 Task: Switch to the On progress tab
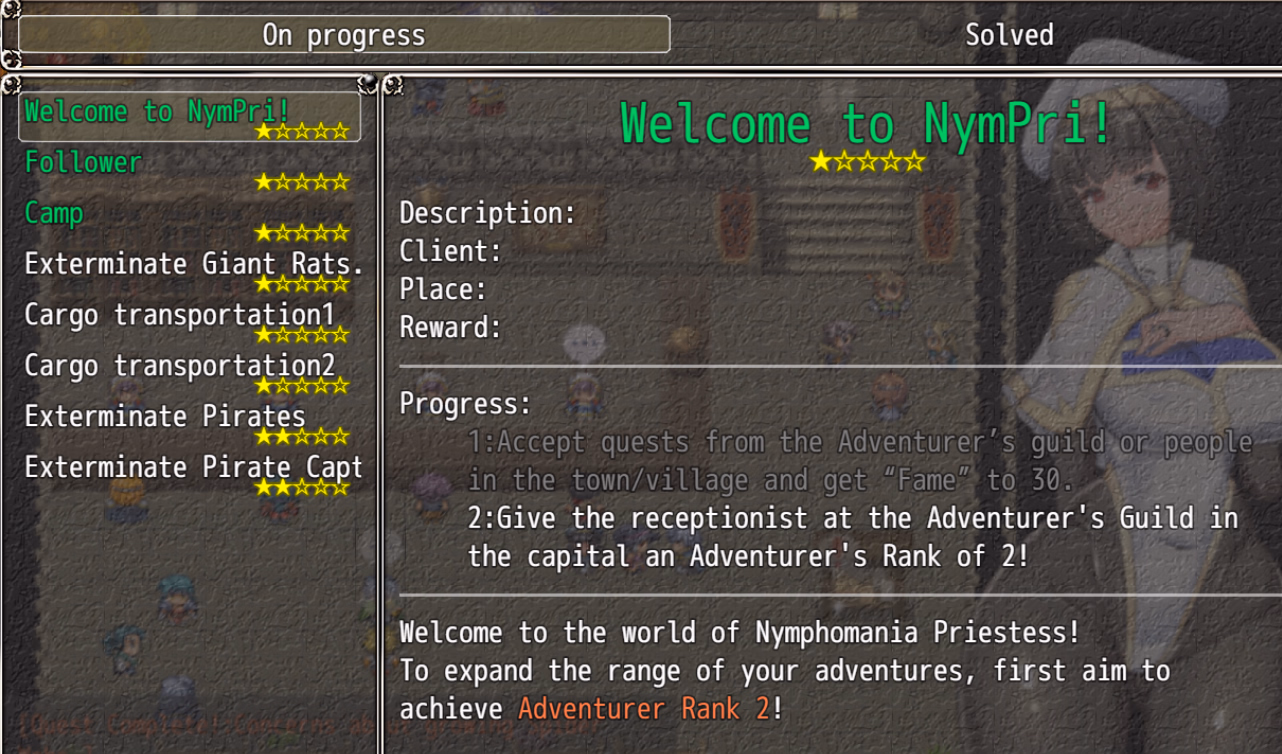pos(344,35)
